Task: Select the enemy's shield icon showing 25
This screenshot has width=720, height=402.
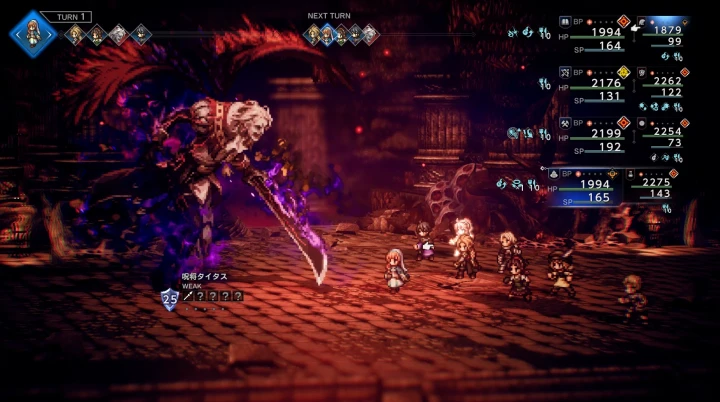Action: [168, 296]
